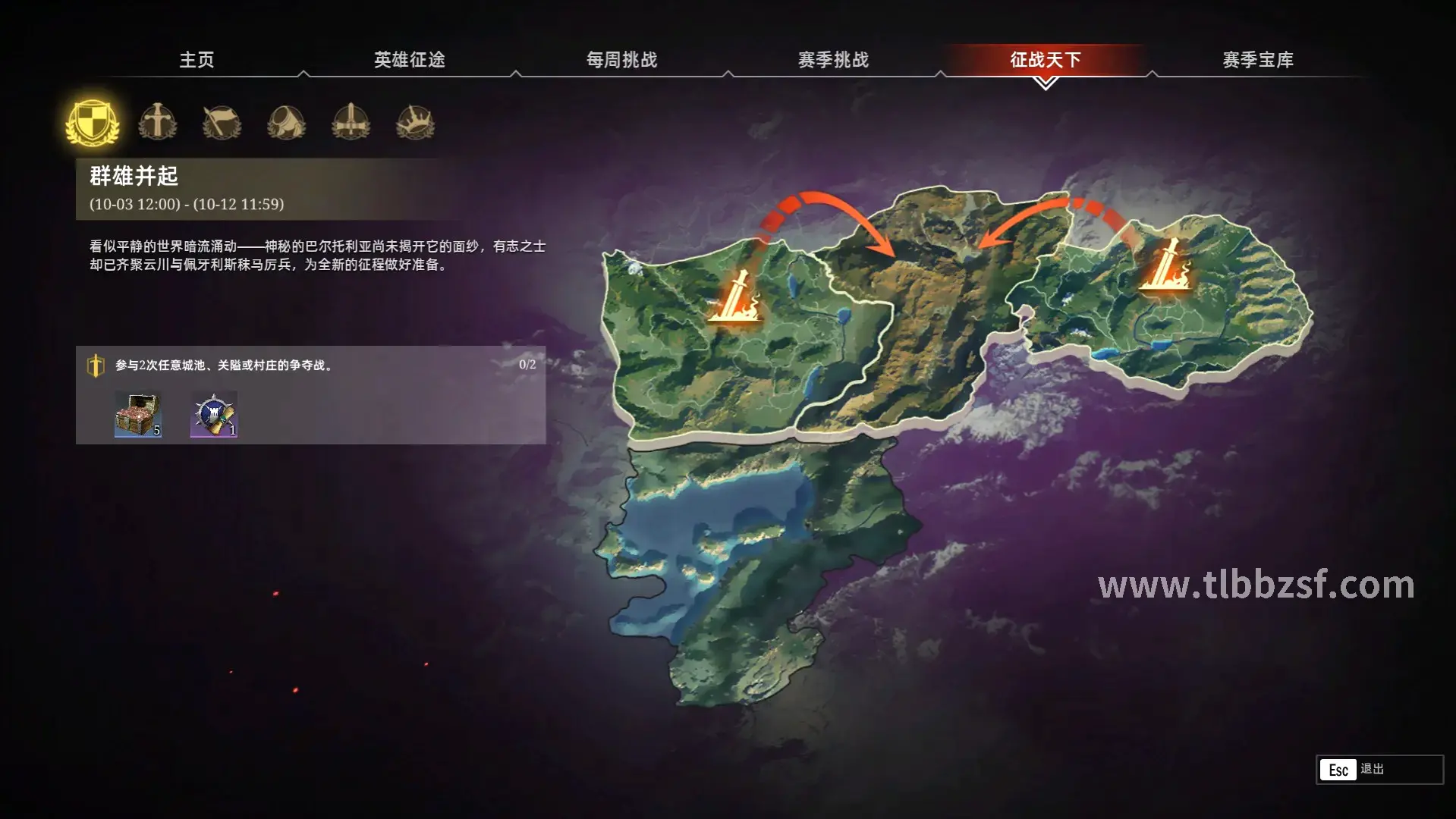This screenshot has height=819, width=1456.
Task: Open the 英雄征途 tab
Action: 410,59
